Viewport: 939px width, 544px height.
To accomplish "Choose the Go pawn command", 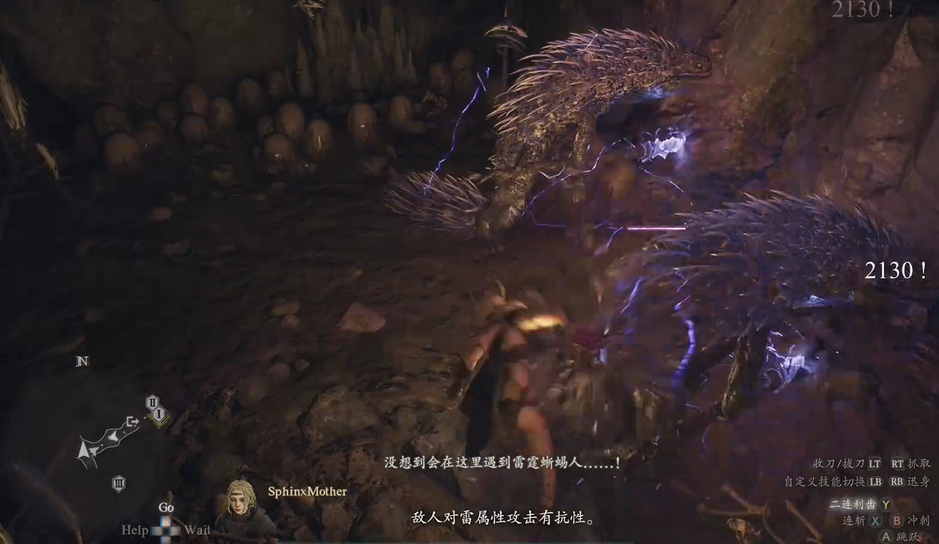I will click(166, 508).
